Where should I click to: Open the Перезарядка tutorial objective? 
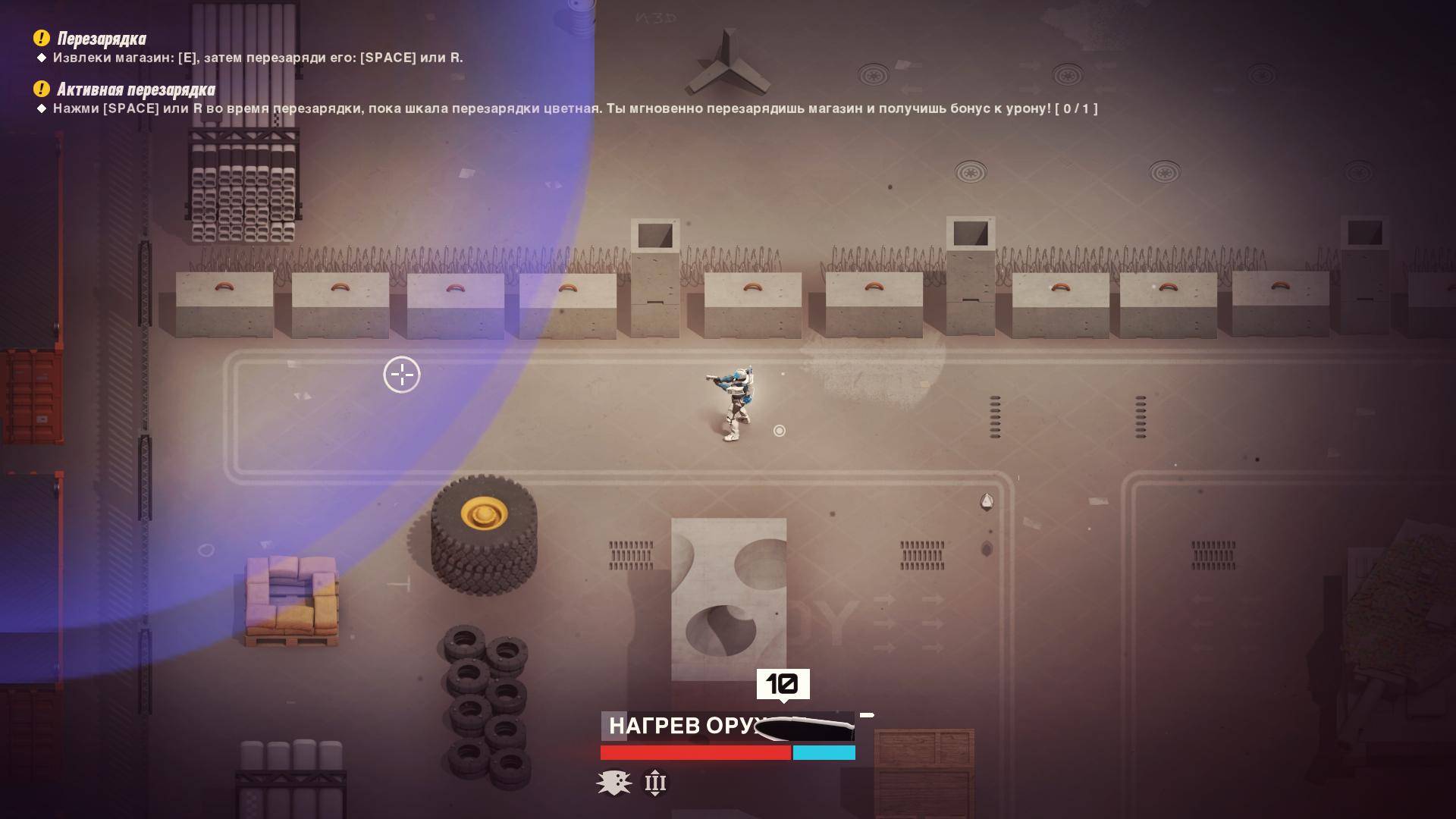[x=102, y=39]
